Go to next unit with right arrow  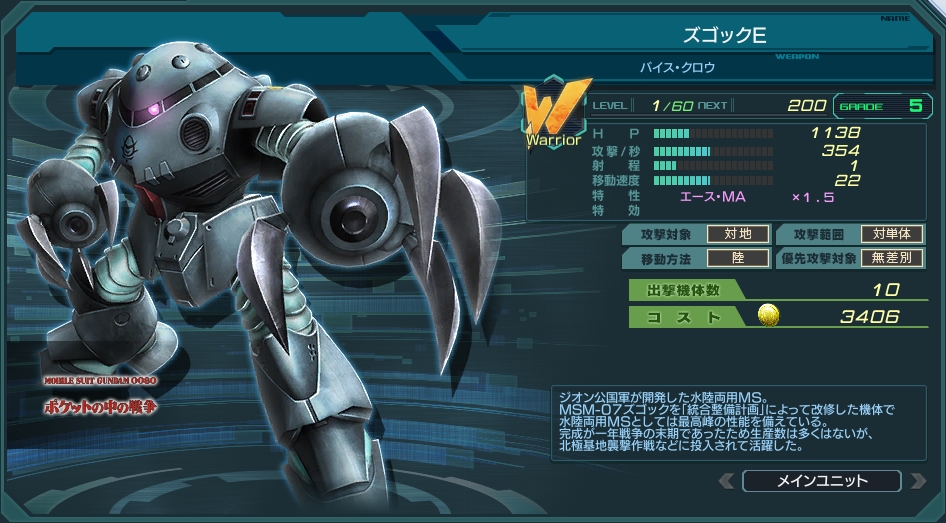point(916,481)
